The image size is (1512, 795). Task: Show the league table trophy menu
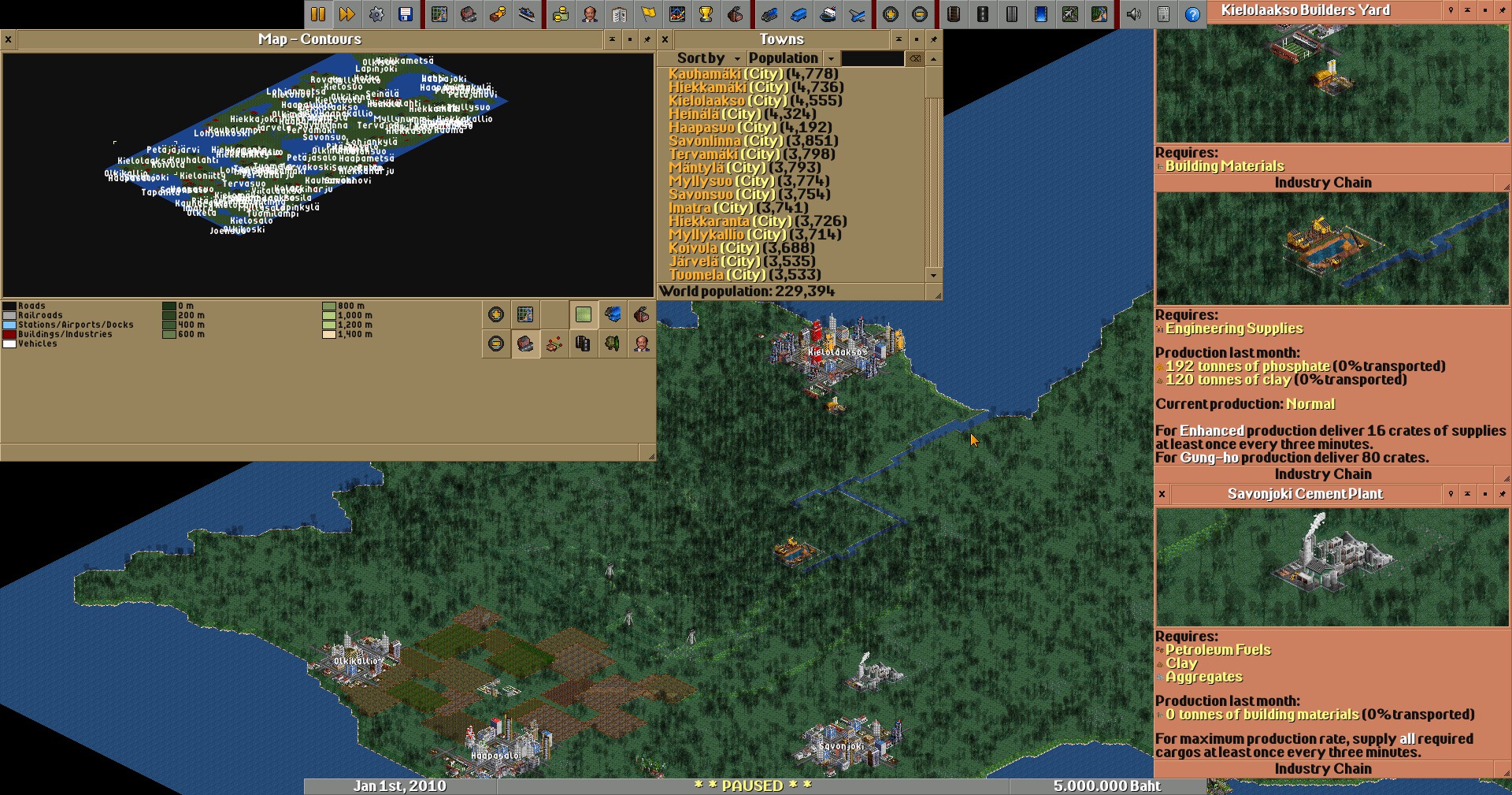pyautogui.click(x=706, y=14)
